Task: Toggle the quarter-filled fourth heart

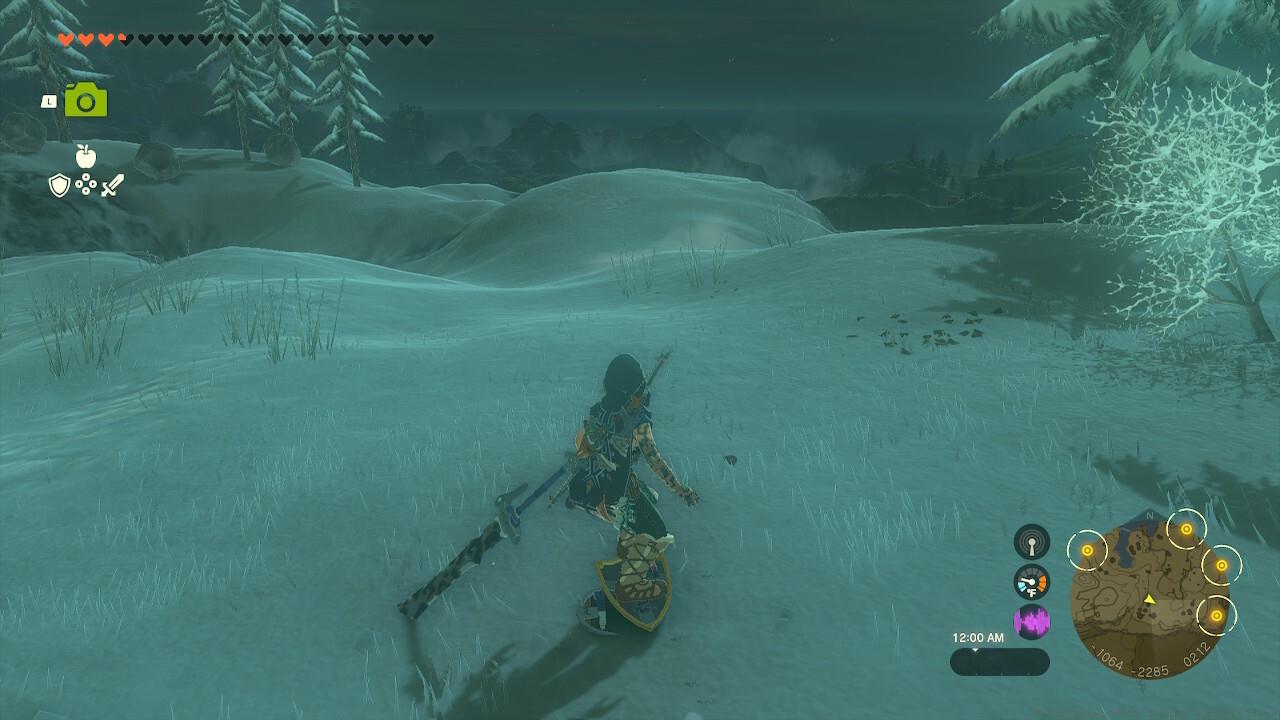Action: (x=125, y=40)
